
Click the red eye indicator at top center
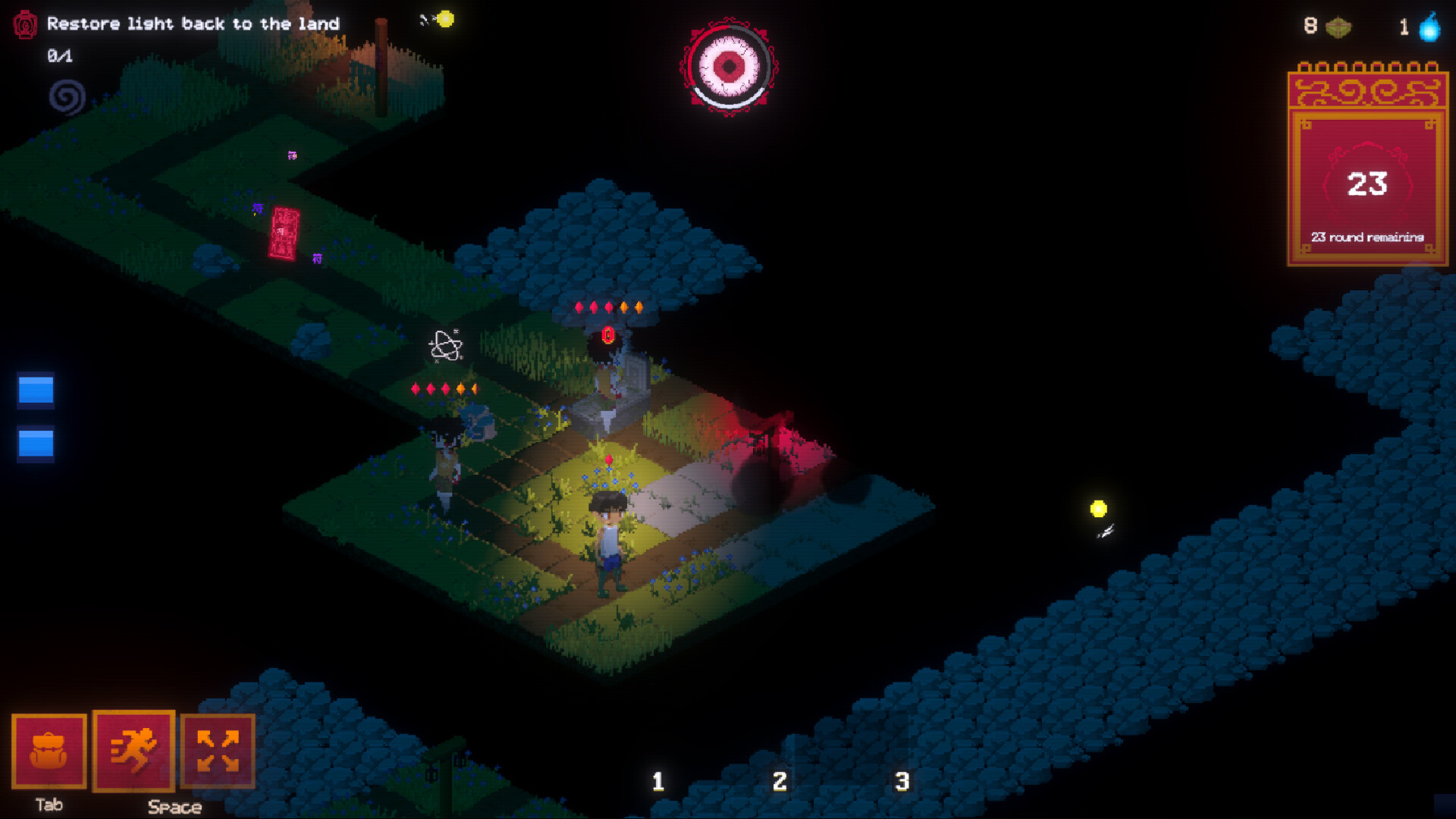point(730,68)
